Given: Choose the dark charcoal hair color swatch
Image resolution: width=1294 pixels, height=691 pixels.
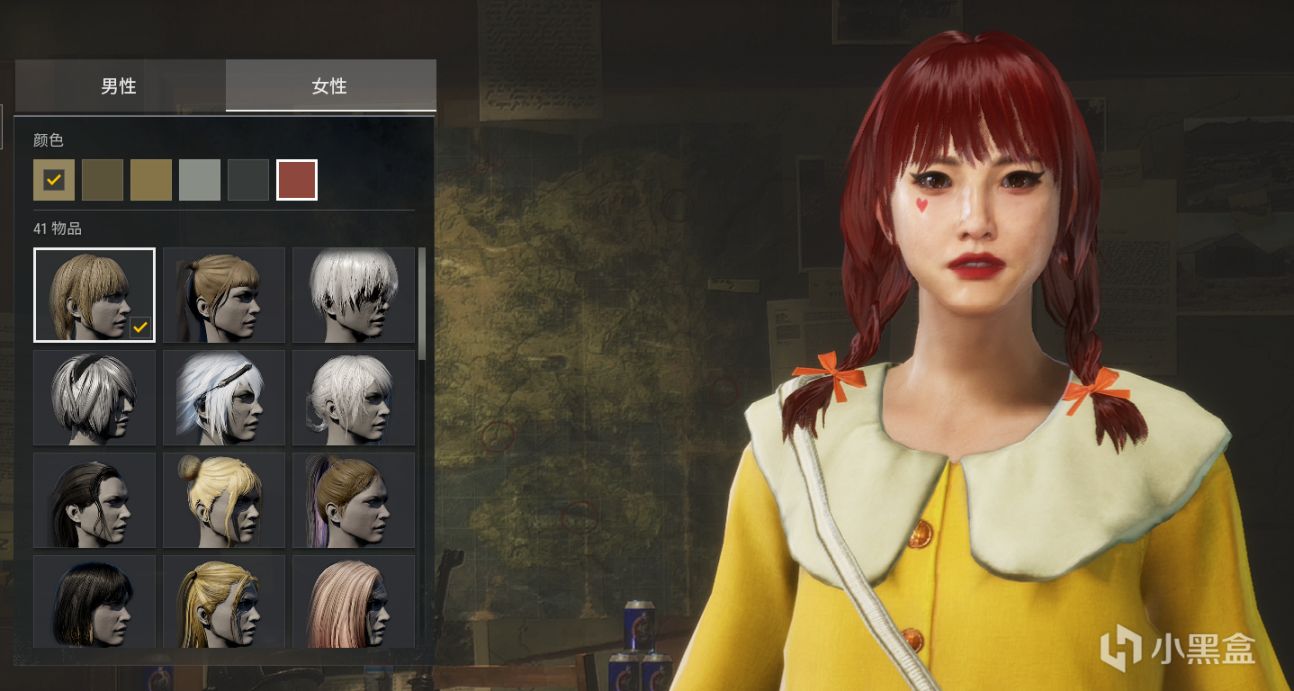Looking at the screenshot, I should 248,180.
